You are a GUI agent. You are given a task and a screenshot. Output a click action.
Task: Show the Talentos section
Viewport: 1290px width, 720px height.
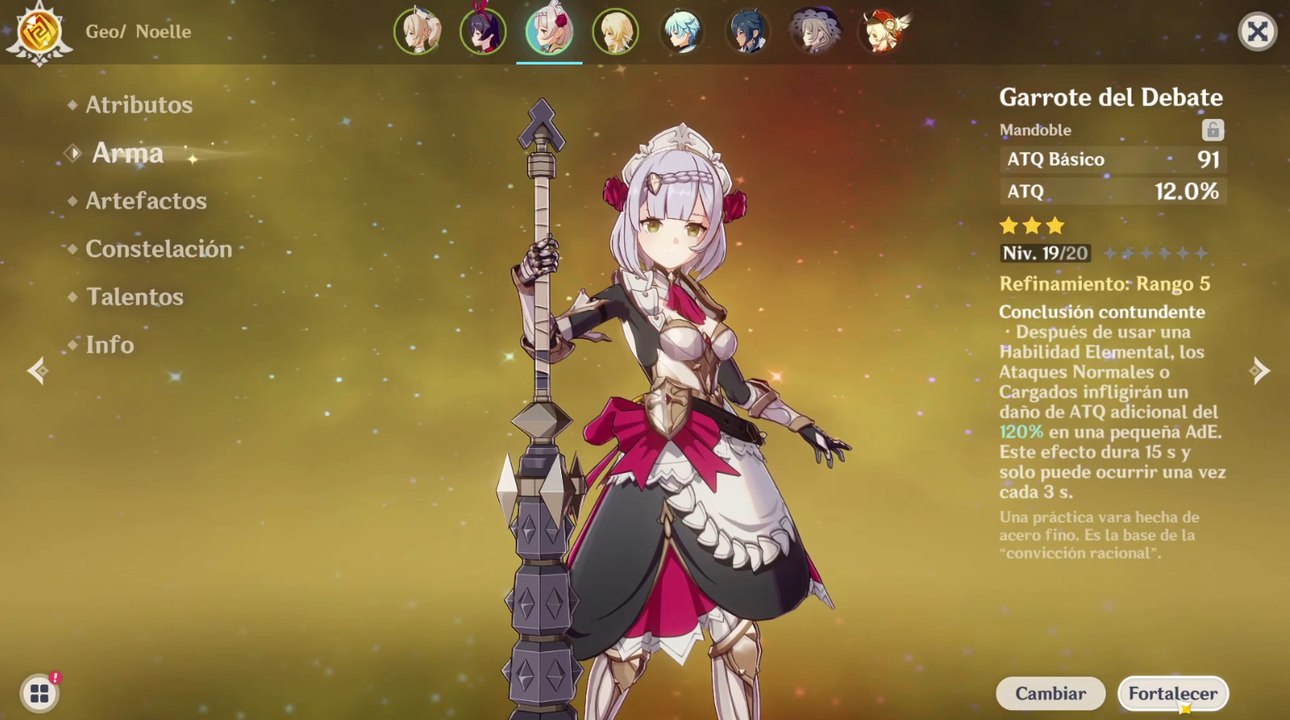point(134,297)
